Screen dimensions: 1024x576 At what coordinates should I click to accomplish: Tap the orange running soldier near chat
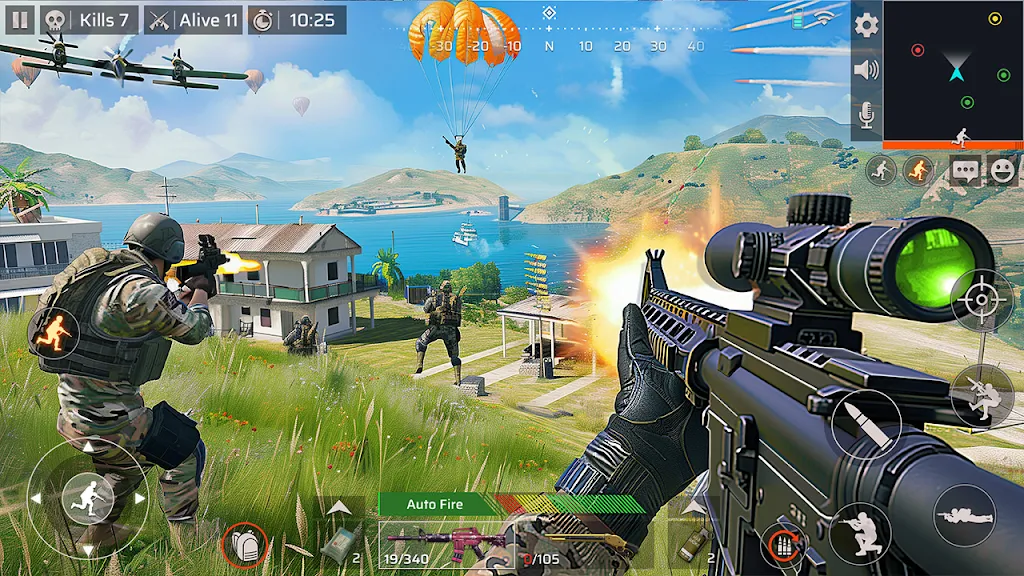918,171
